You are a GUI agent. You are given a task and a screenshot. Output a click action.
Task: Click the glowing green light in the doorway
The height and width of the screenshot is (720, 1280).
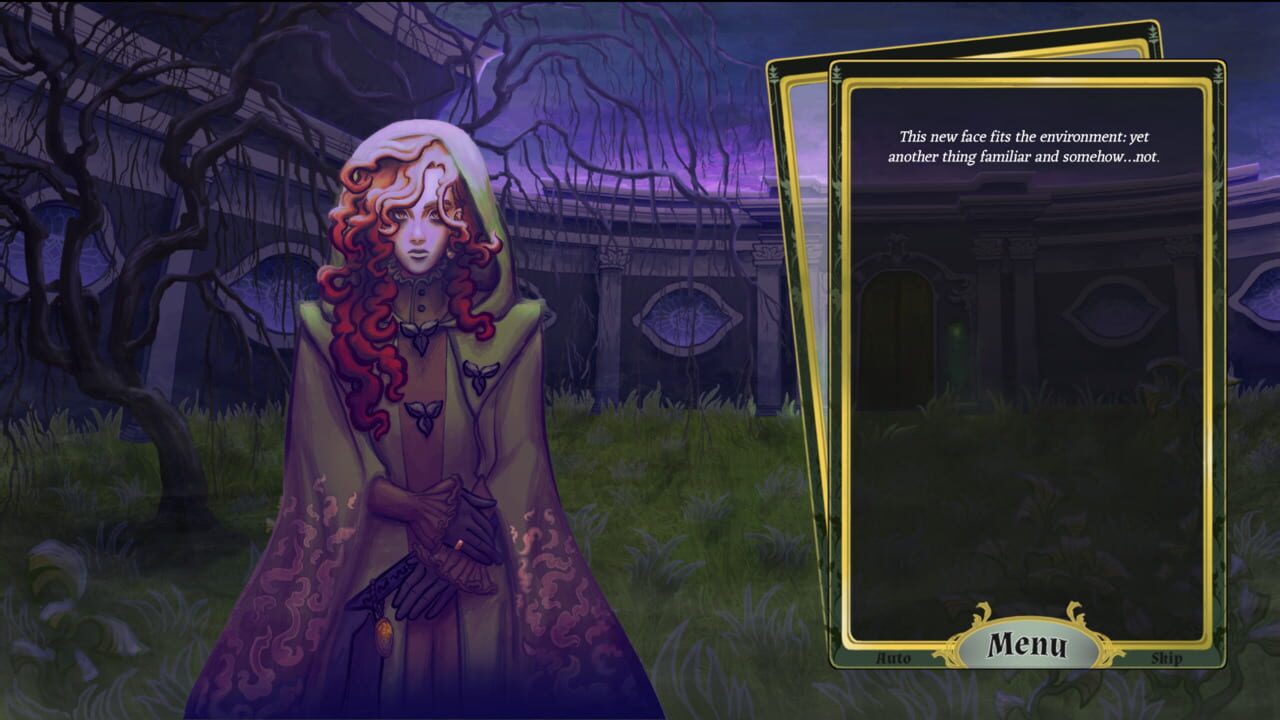(x=958, y=330)
